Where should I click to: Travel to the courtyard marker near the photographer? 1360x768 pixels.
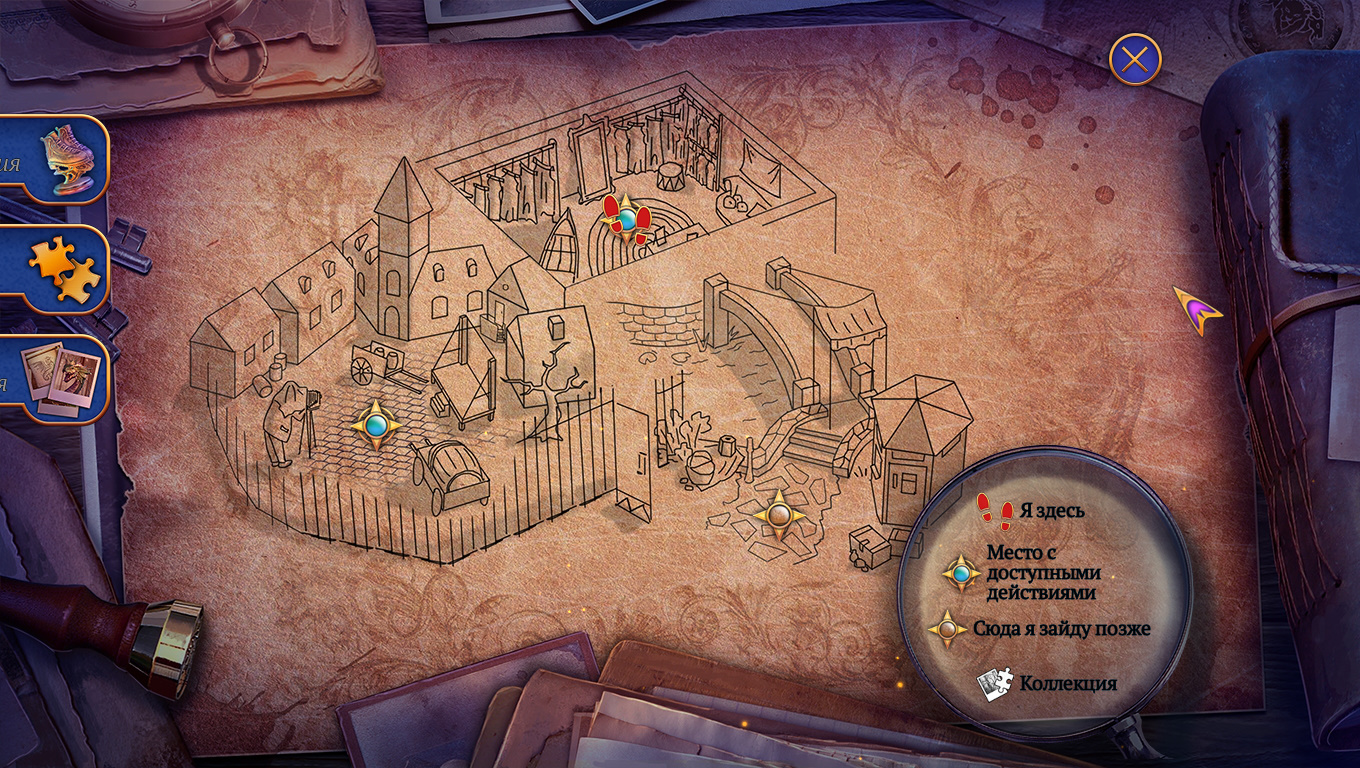pos(376,426)
